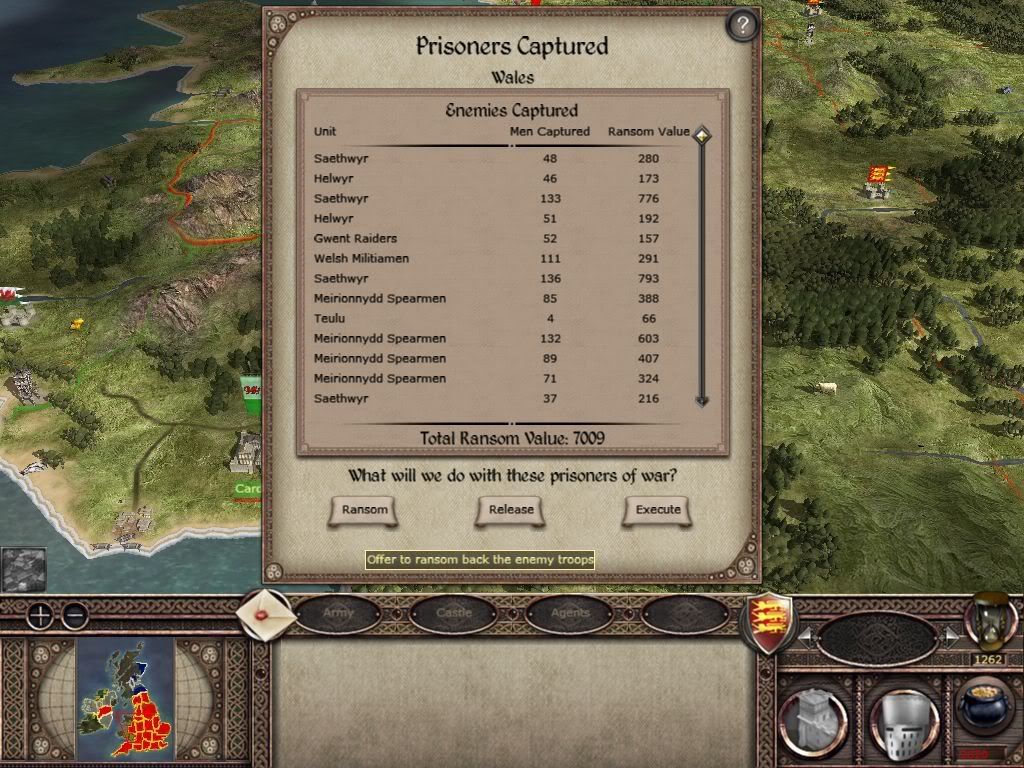Zoom in the minimap with plus button
1024x768 pixels.
39,616
